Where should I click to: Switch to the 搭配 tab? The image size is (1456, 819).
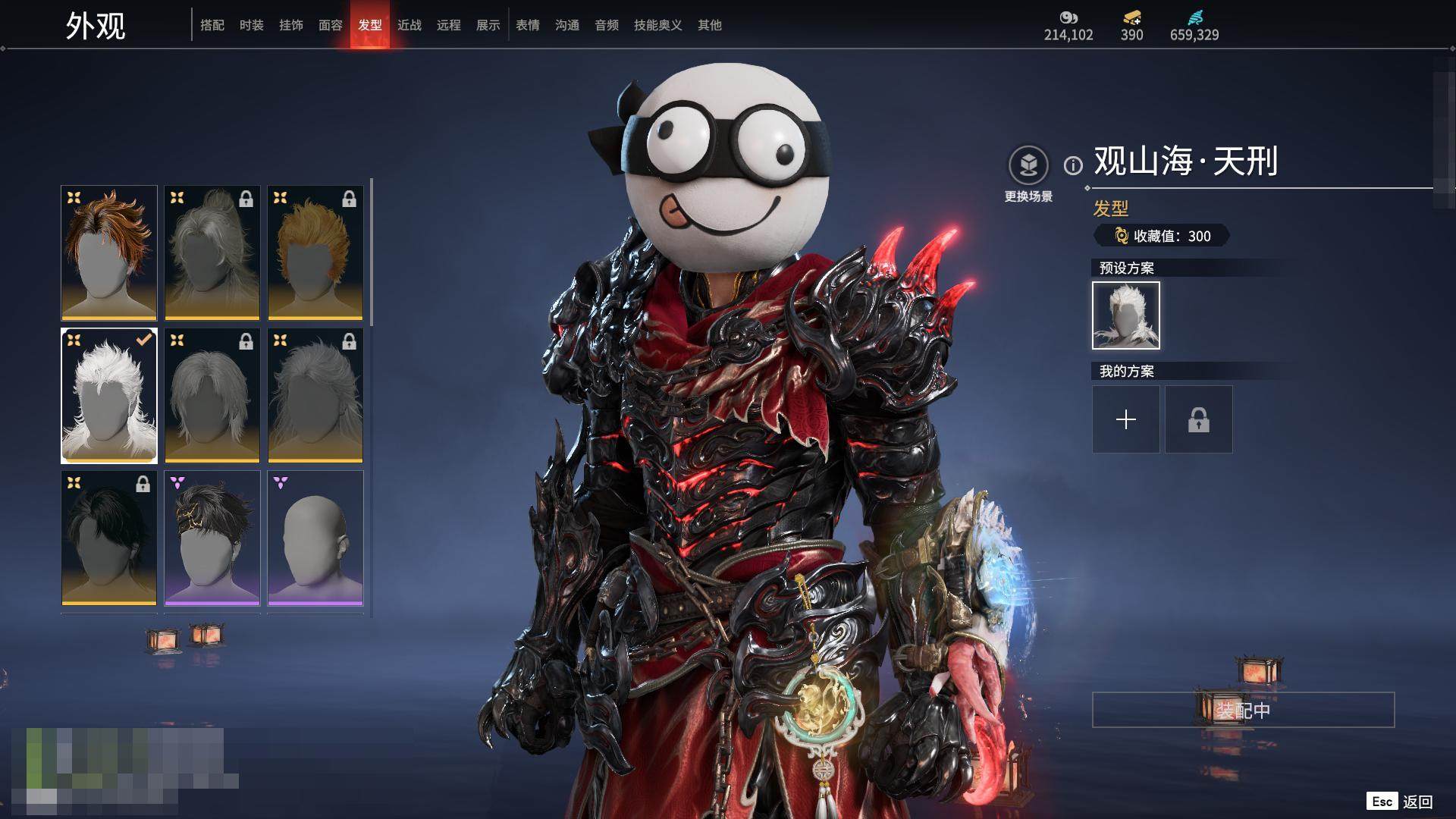(212, 25)
